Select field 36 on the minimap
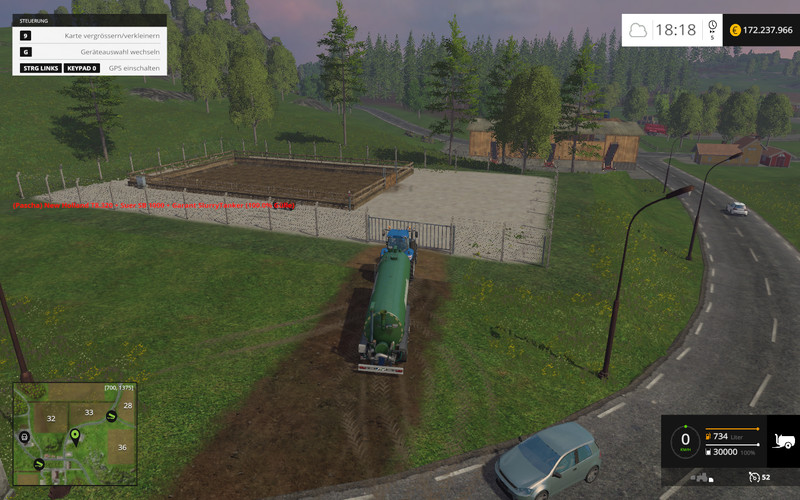This screenshot has width=800, height=500. (122, 447)
